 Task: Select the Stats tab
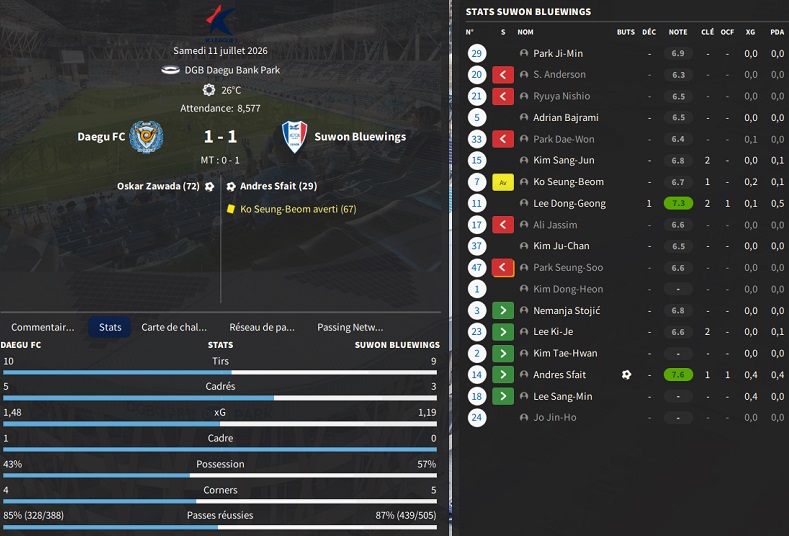(x=110, y=327)
